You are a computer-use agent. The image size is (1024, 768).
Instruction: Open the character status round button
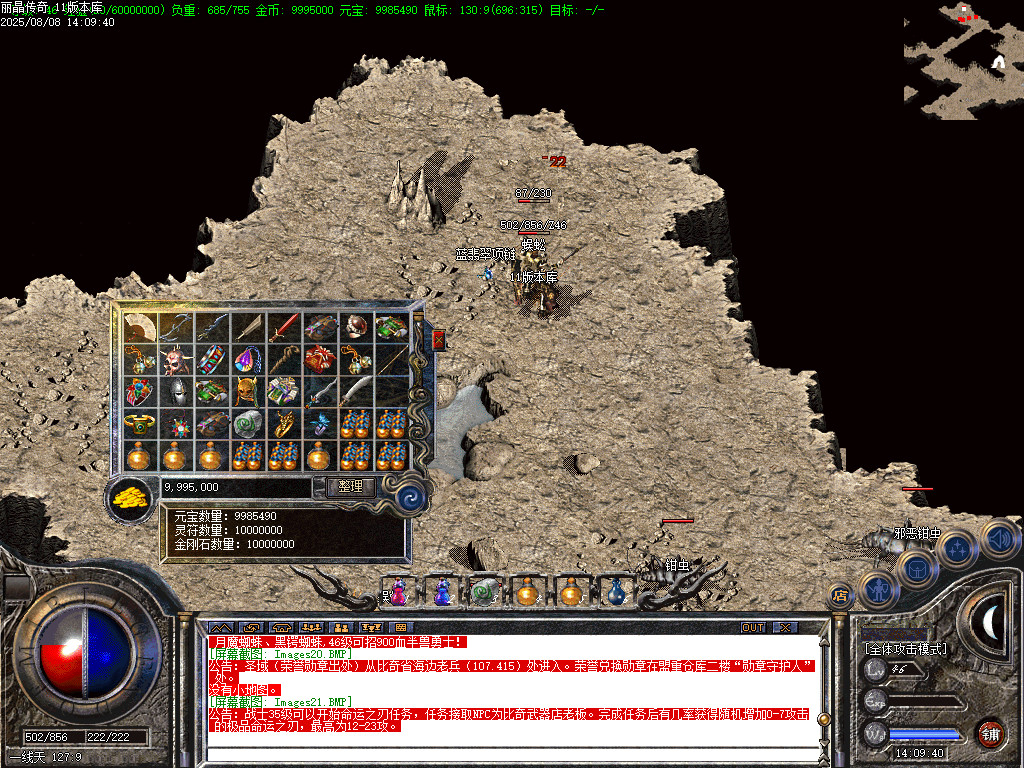pyautogui.click(x=879, y=590)
